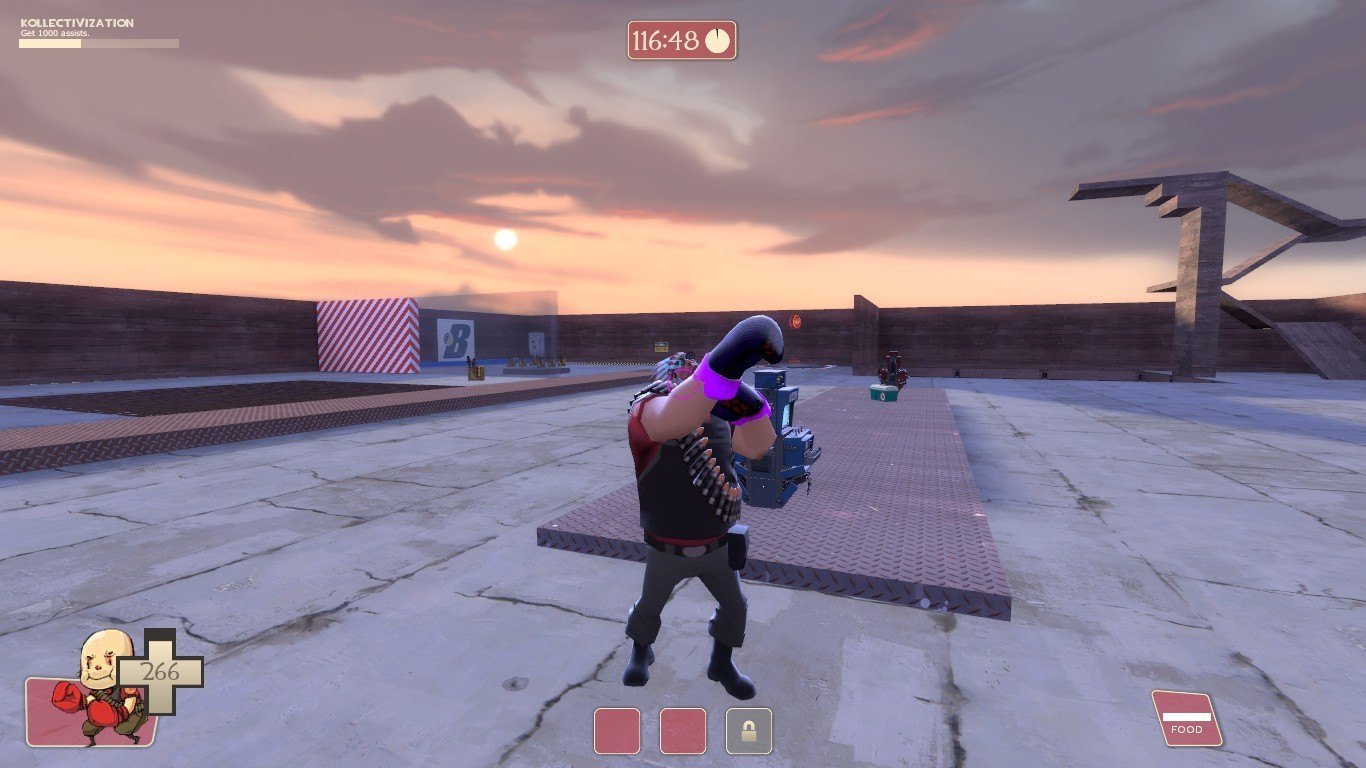The width and height of the screenshot is (1366, 768).
Task: Click the FOOD item indicator
Action: pyautogui.click(x=1187, y=718)
